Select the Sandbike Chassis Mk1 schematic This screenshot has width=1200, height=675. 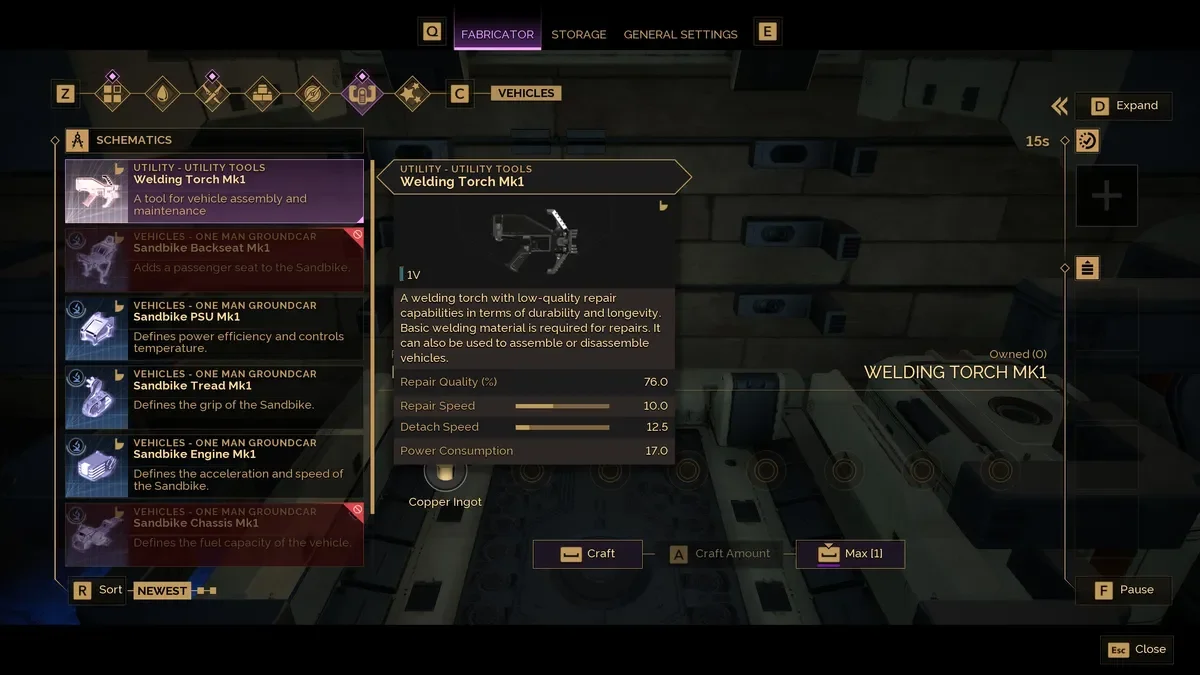tap(214, 534)
